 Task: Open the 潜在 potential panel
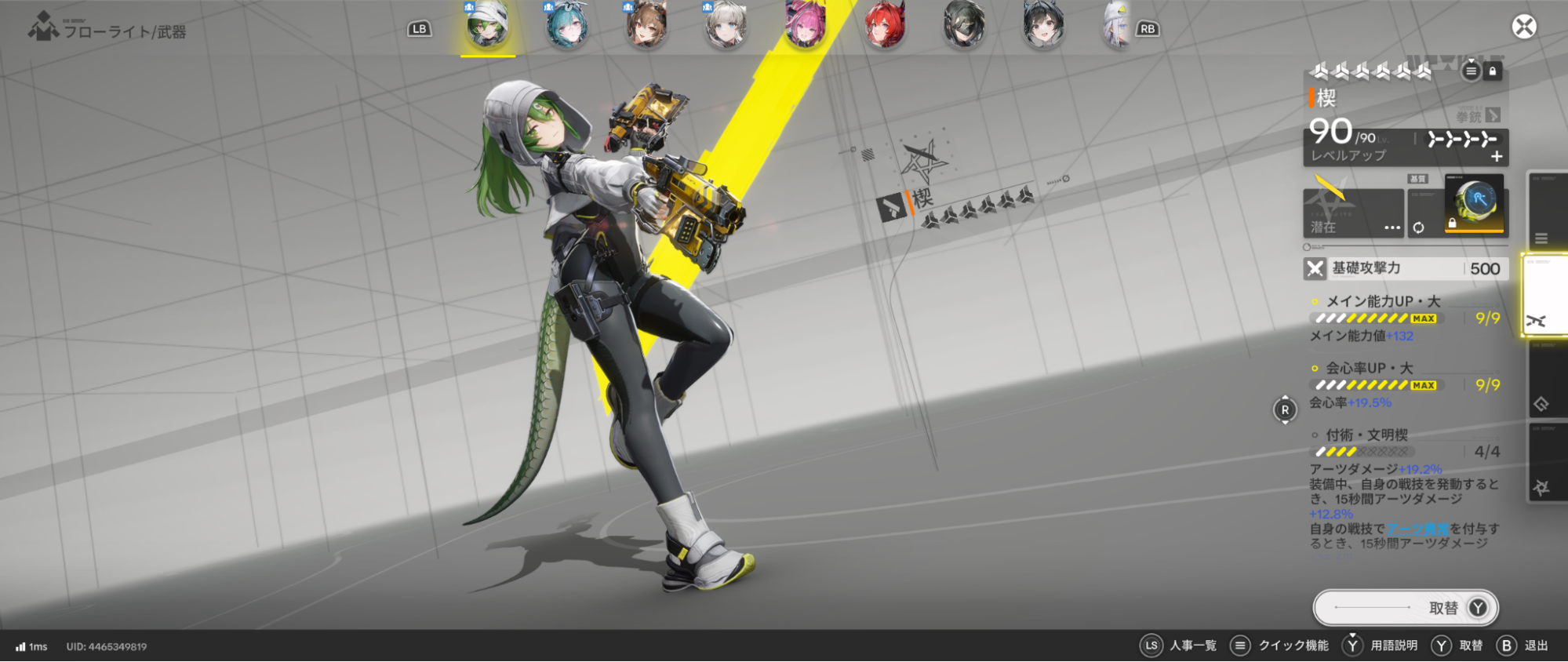(1353, 213)
